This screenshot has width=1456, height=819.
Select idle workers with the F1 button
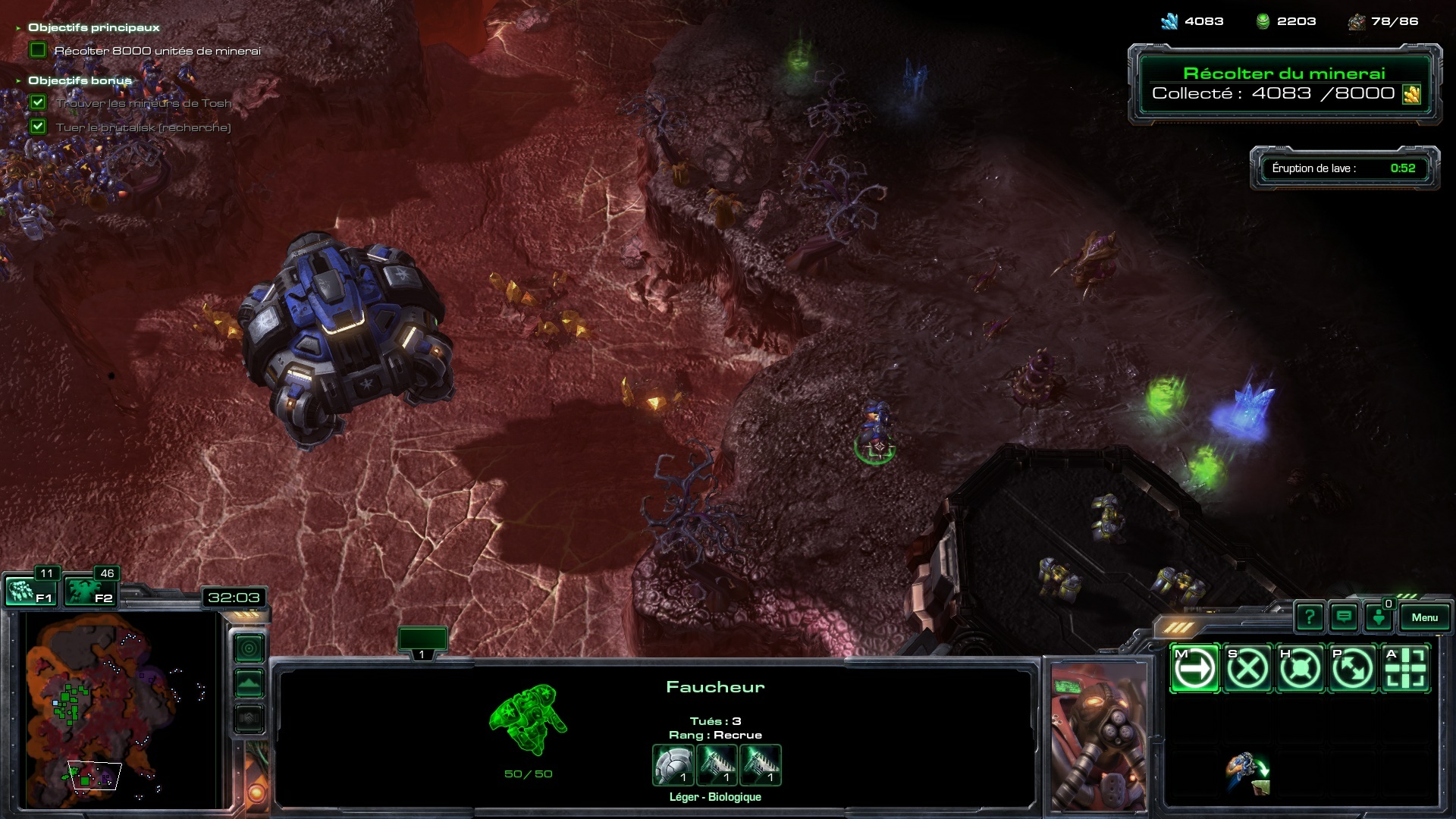[x=30, y=591]
